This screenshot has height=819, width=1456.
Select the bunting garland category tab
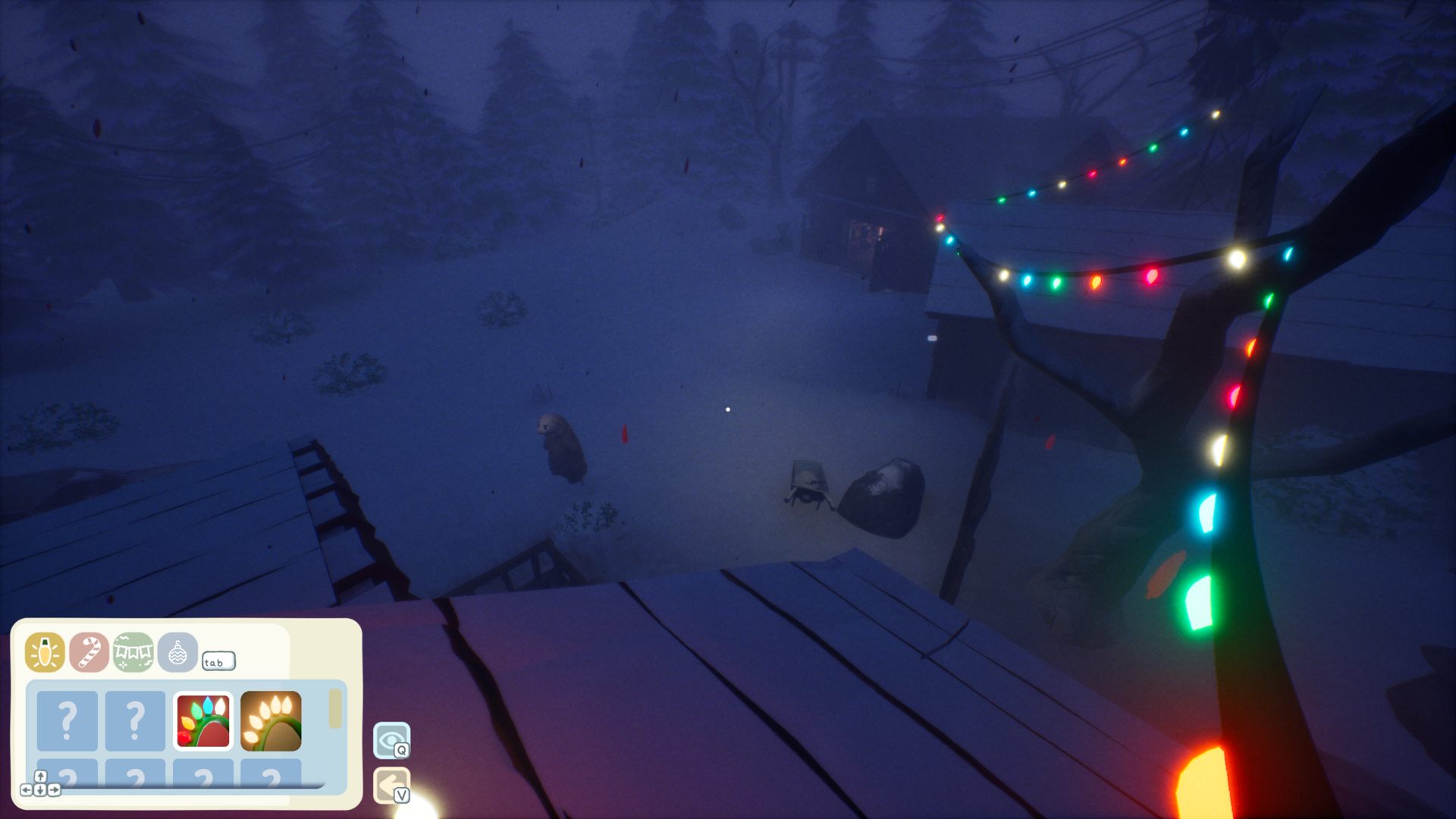click(133, 652)
